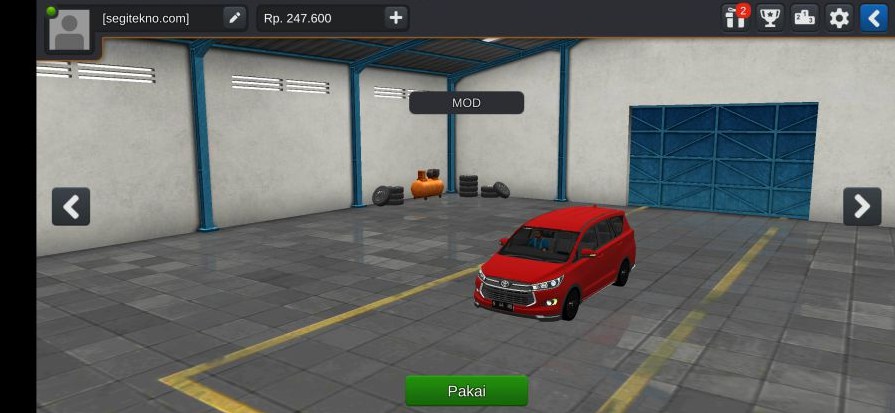Go back with the blue arrow
Image resolution: width=895 pixels, height=413 pixels.
873,18
